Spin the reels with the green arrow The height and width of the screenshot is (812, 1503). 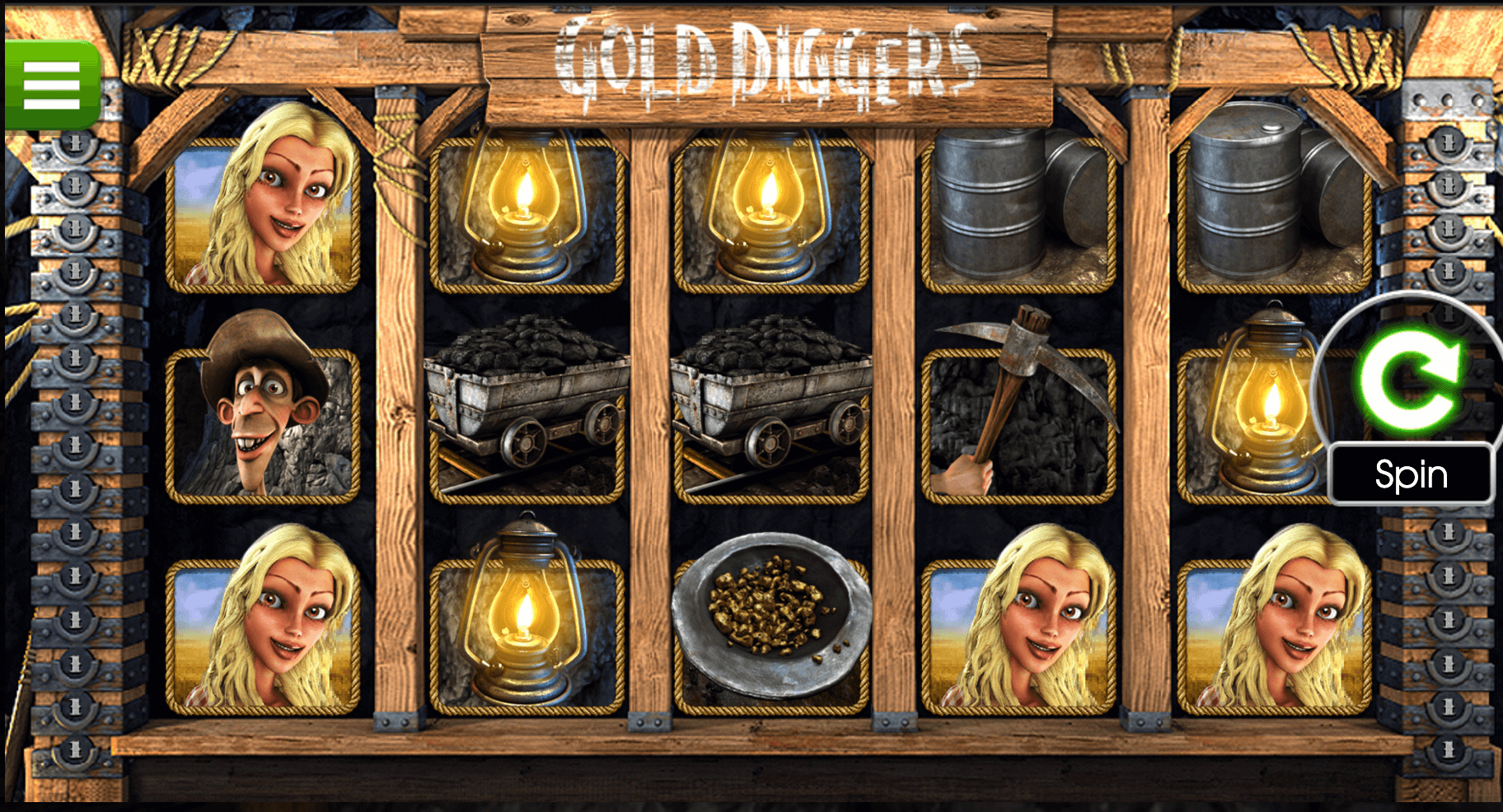click(1410, 381)
